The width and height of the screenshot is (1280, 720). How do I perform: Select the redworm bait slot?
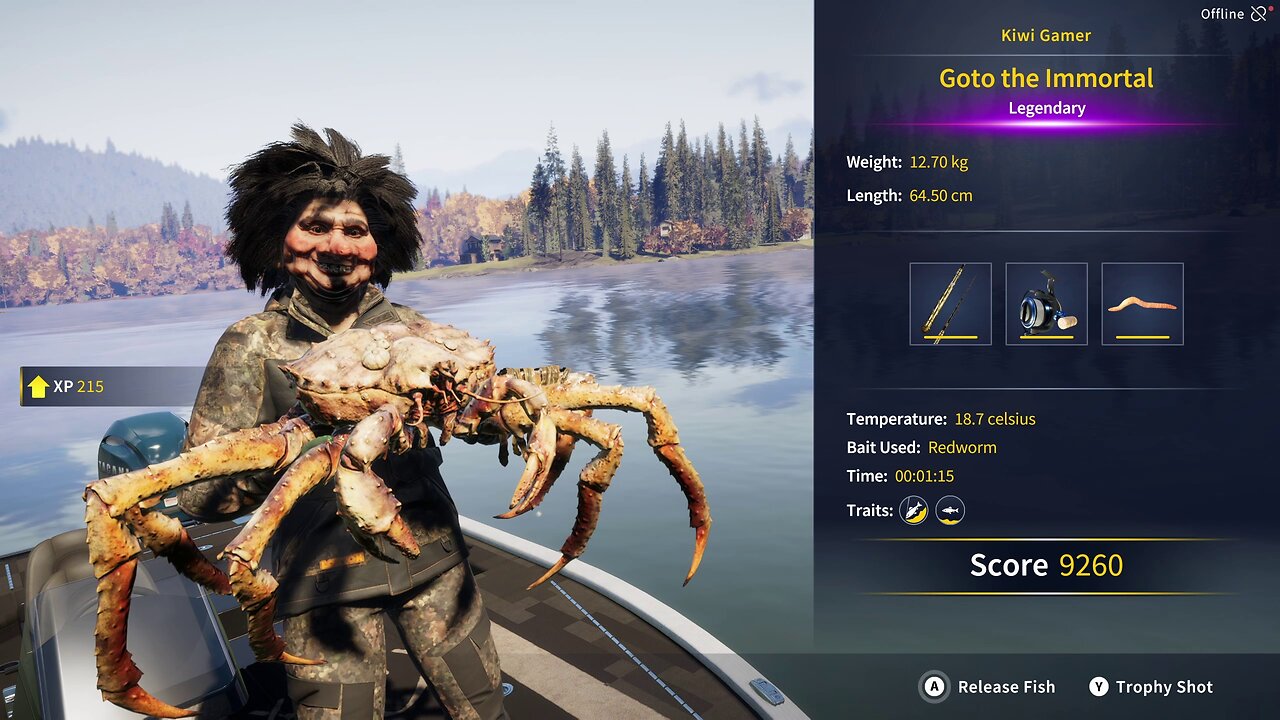point(1142,304)
